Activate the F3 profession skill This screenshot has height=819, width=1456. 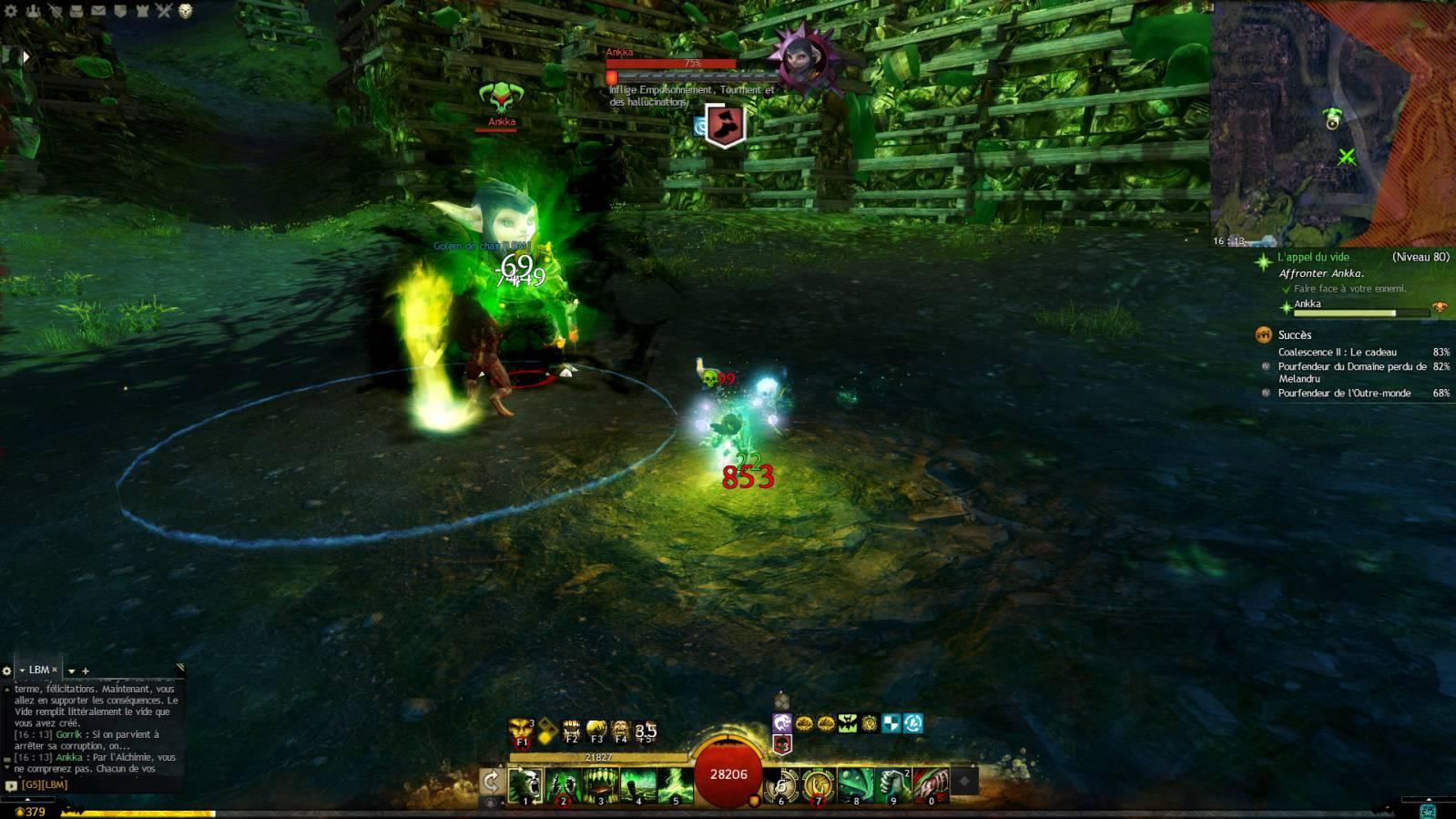click(596, 731)
